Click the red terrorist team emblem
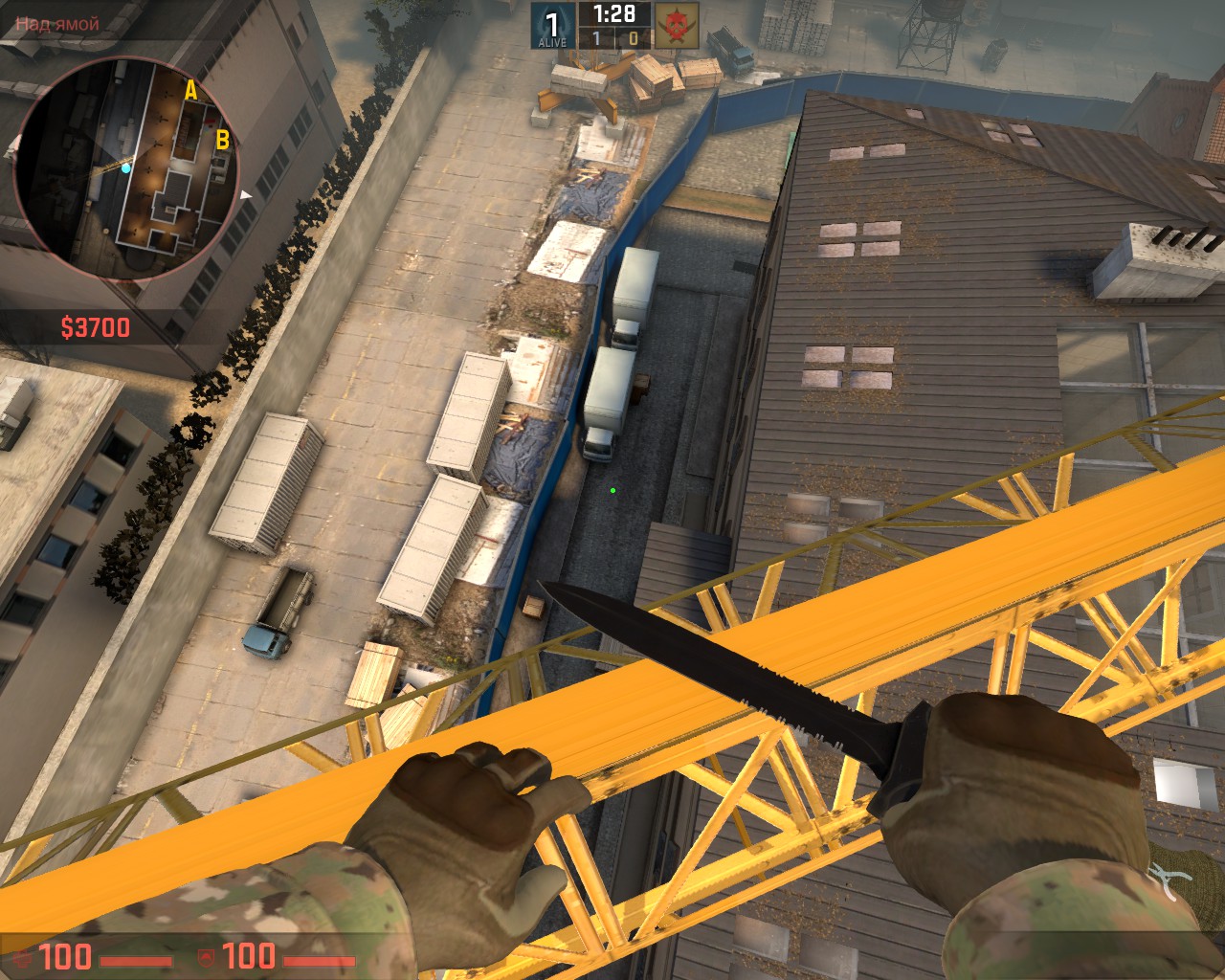Viewport: 1225px width, 980px height. (677, 25)
